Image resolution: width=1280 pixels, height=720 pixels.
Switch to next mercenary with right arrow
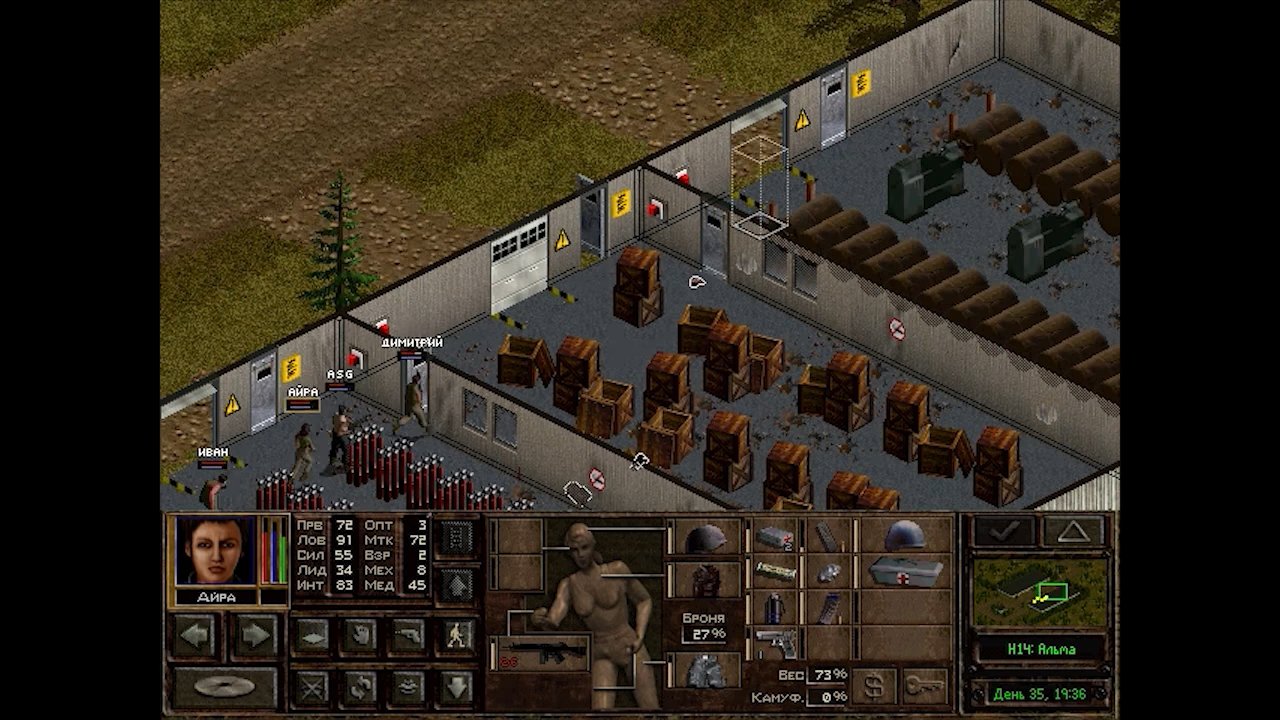256,636
